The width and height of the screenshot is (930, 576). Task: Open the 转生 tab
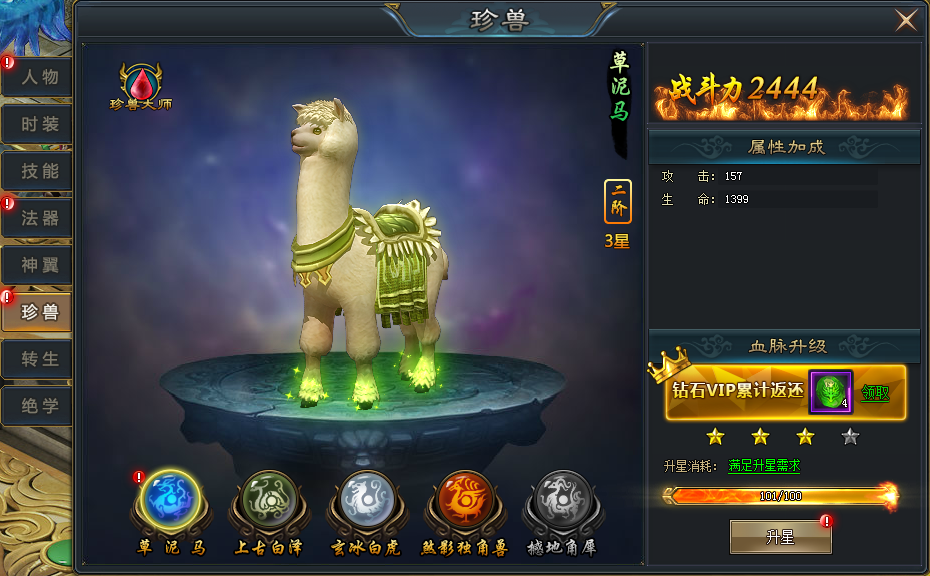38,359
